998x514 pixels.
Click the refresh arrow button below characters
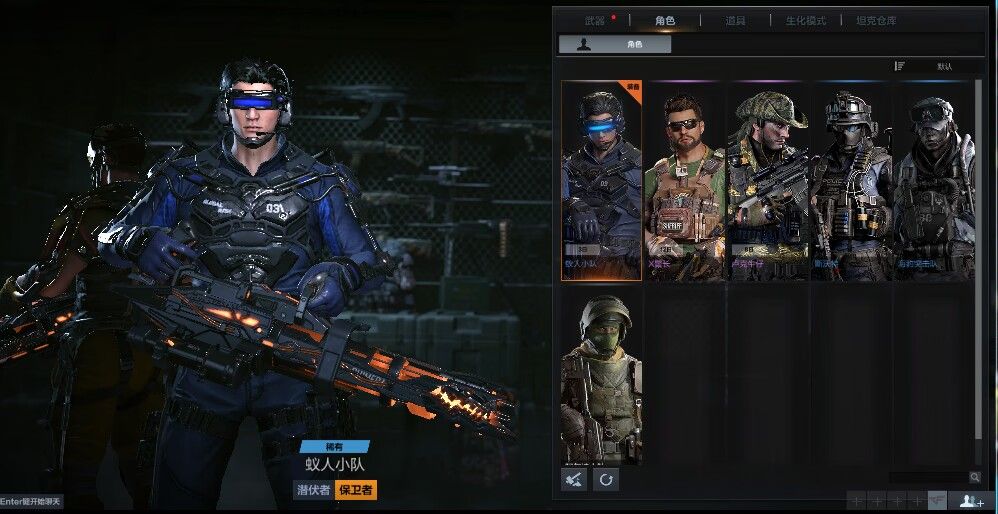point(606,480)
